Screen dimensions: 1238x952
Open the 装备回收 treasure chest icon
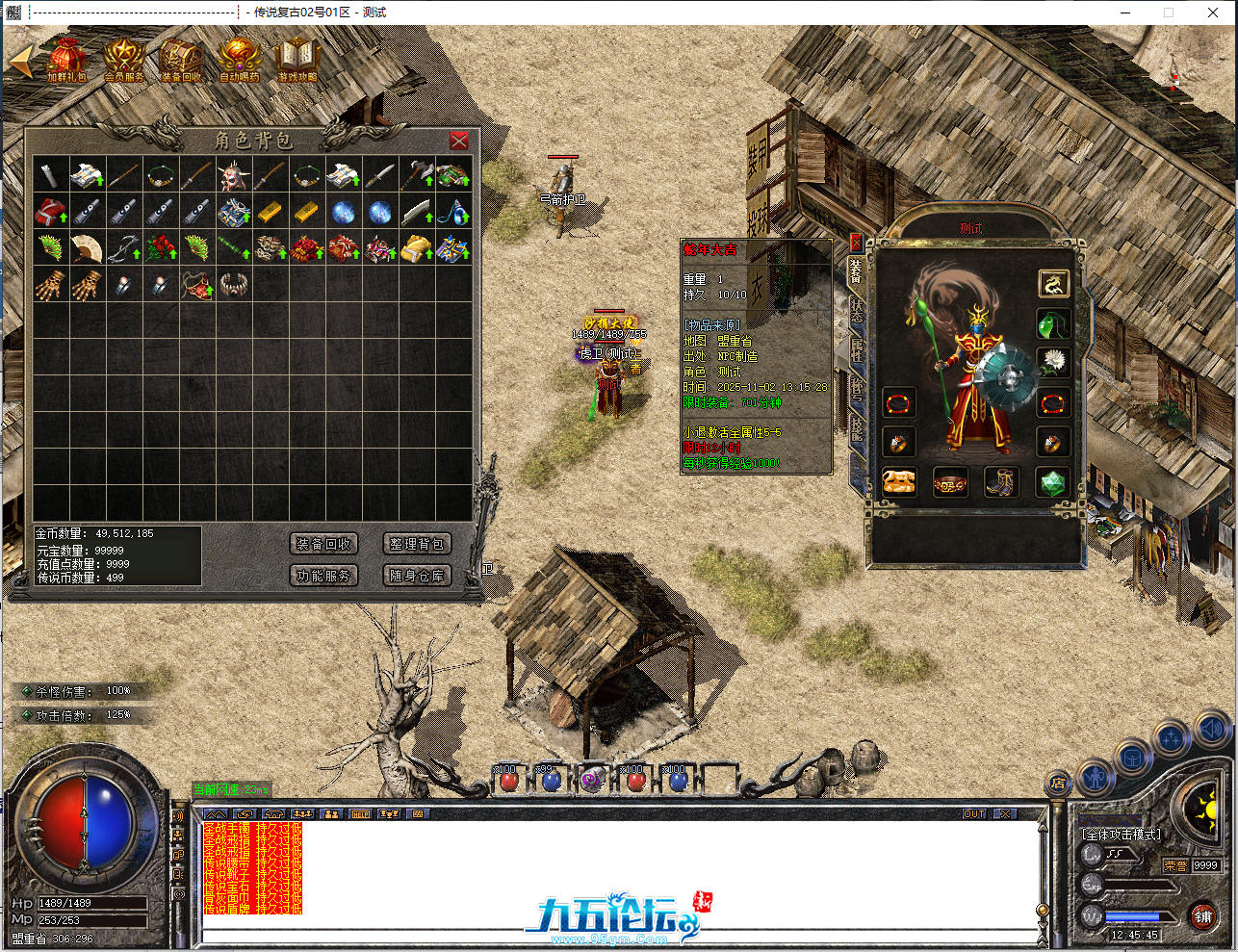[x=181, y=60]
